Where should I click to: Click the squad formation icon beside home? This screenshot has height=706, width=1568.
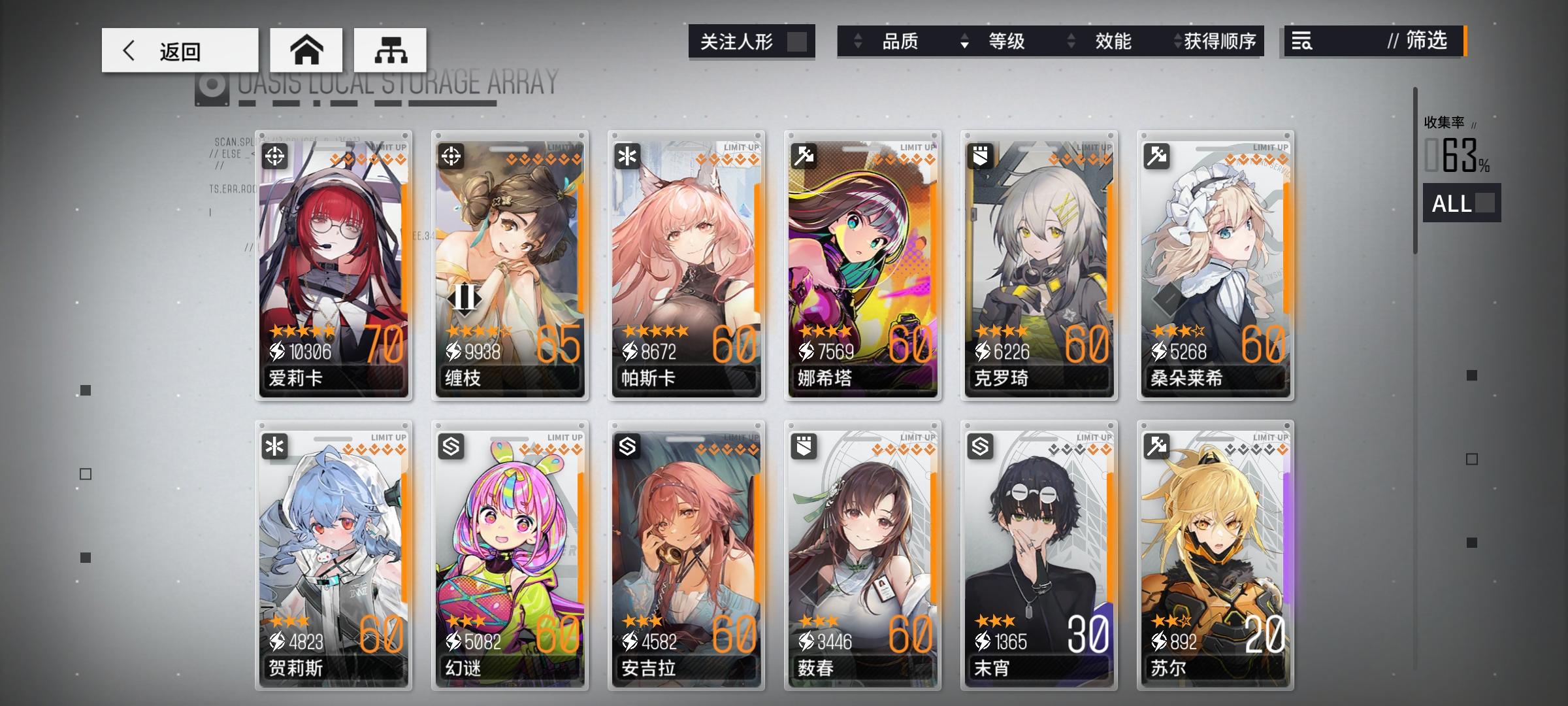(x=391, y=50)
